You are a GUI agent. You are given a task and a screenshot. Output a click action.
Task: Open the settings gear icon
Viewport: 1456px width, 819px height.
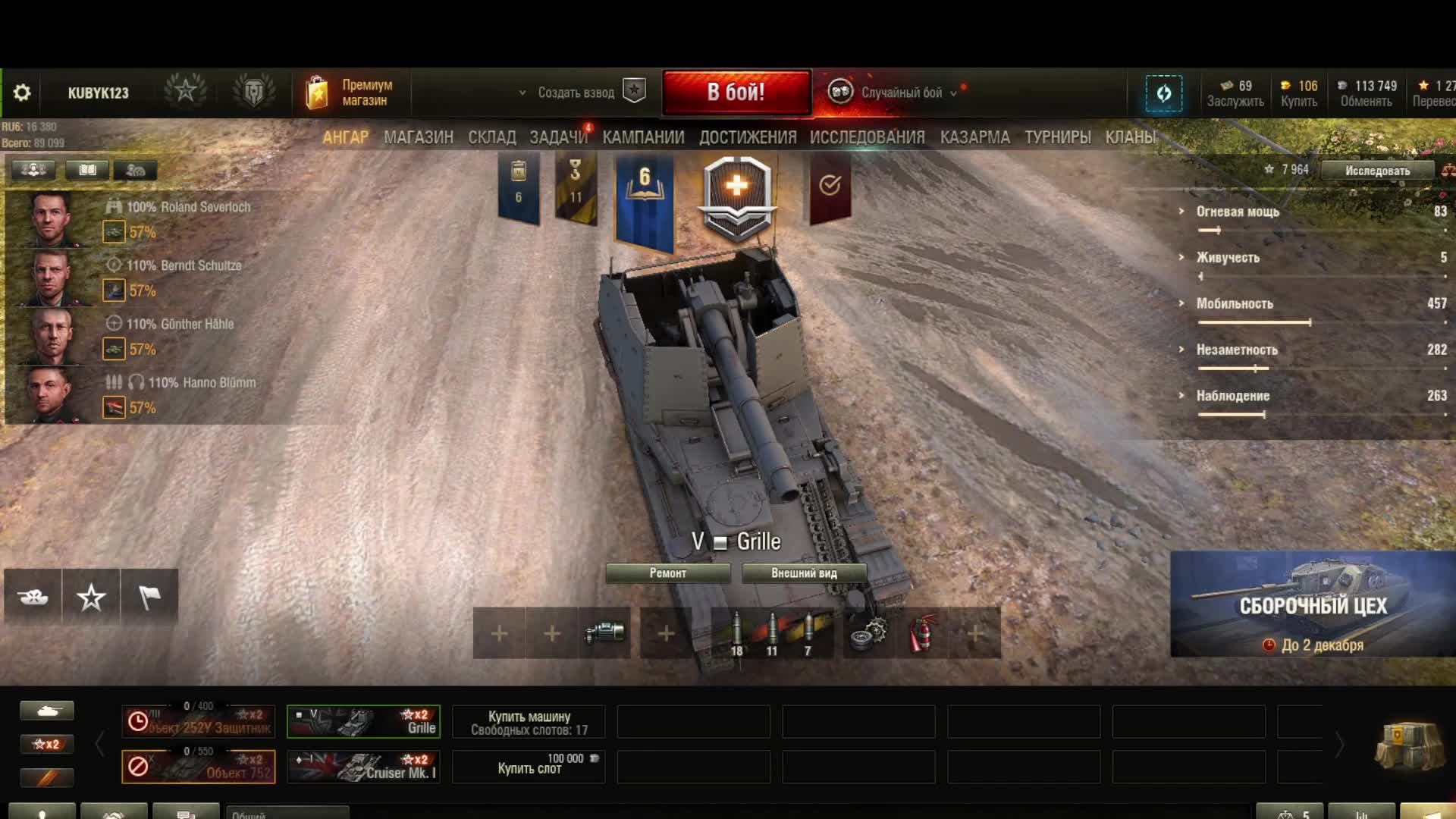point(22,93)
